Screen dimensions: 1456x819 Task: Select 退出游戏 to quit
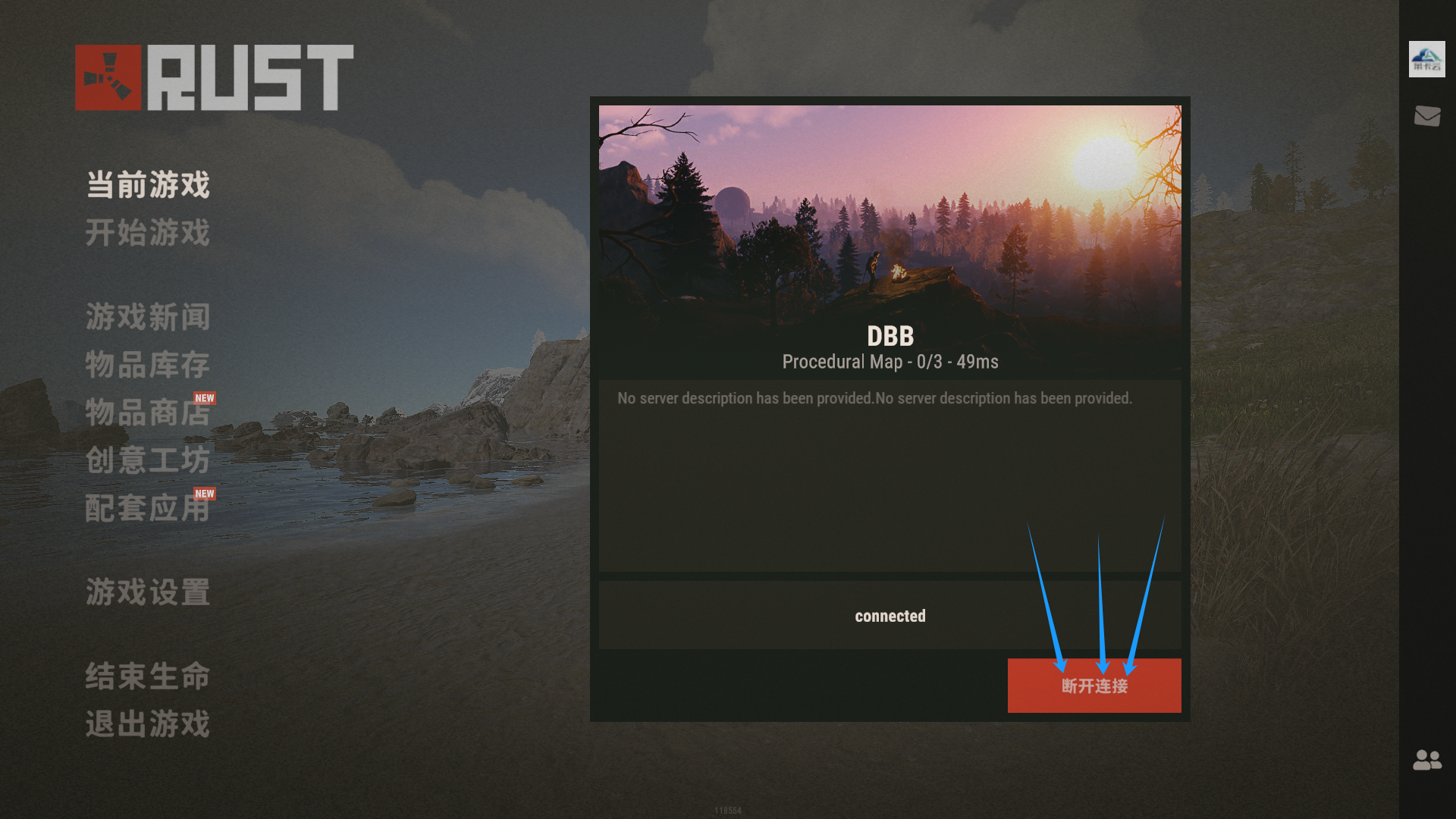(x=148, y=724)
